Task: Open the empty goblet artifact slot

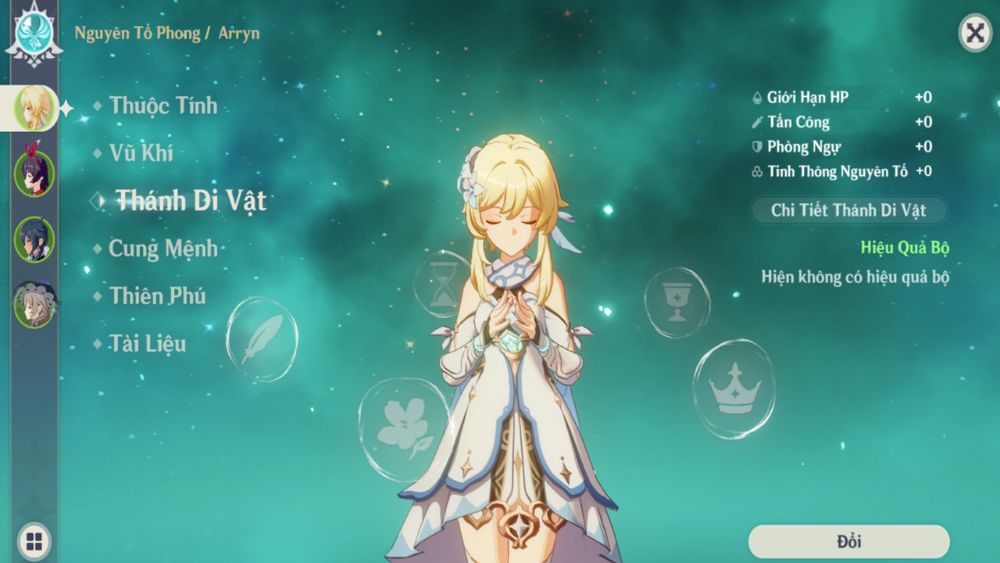Action: coord(677,302)
